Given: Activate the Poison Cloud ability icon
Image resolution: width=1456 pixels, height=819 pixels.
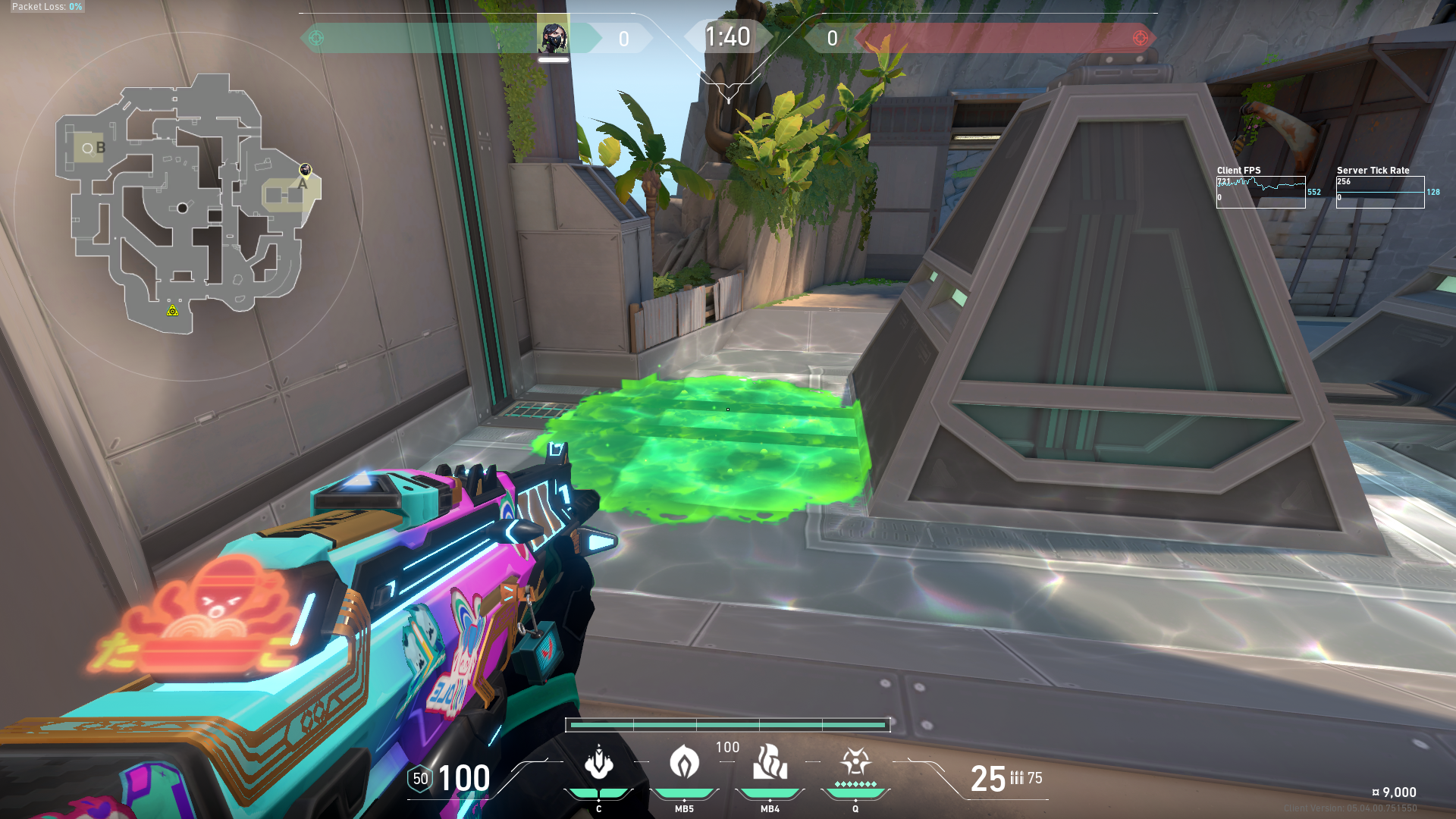Looking at the screenshot, I should tap(684, 763).
